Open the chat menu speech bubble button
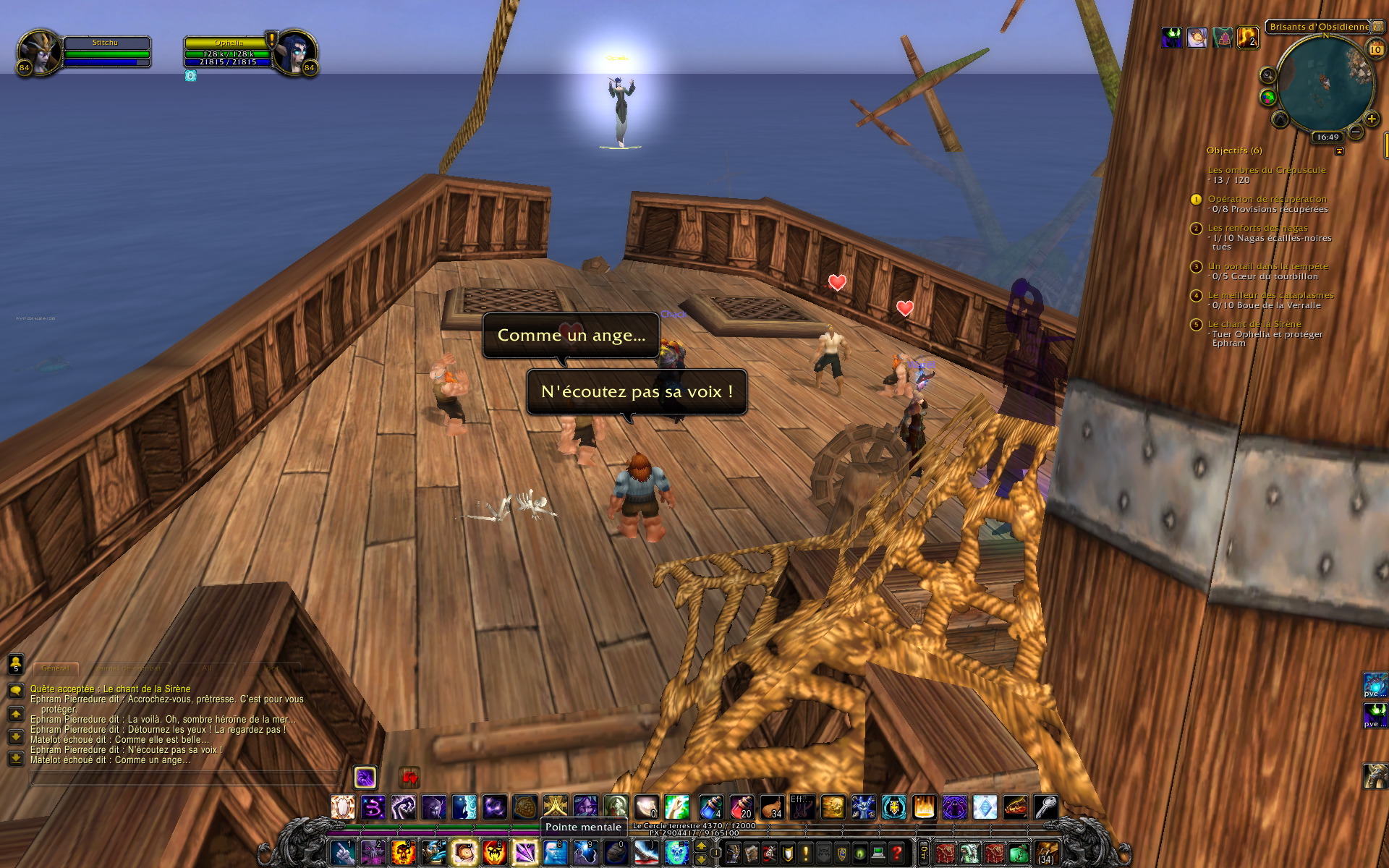Image resolution: width=1389 pixels, height=868 pixels. (16, 691)
